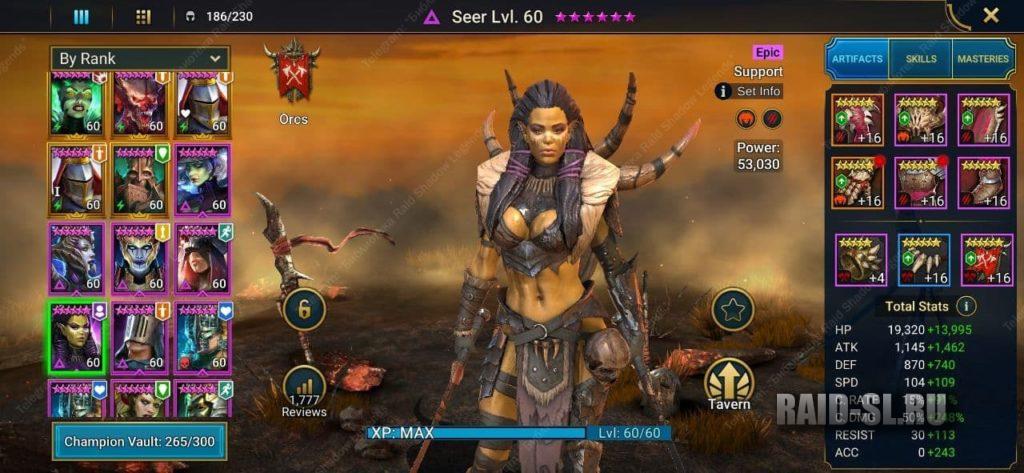Open the Tavern

click(x=729, y=386)
